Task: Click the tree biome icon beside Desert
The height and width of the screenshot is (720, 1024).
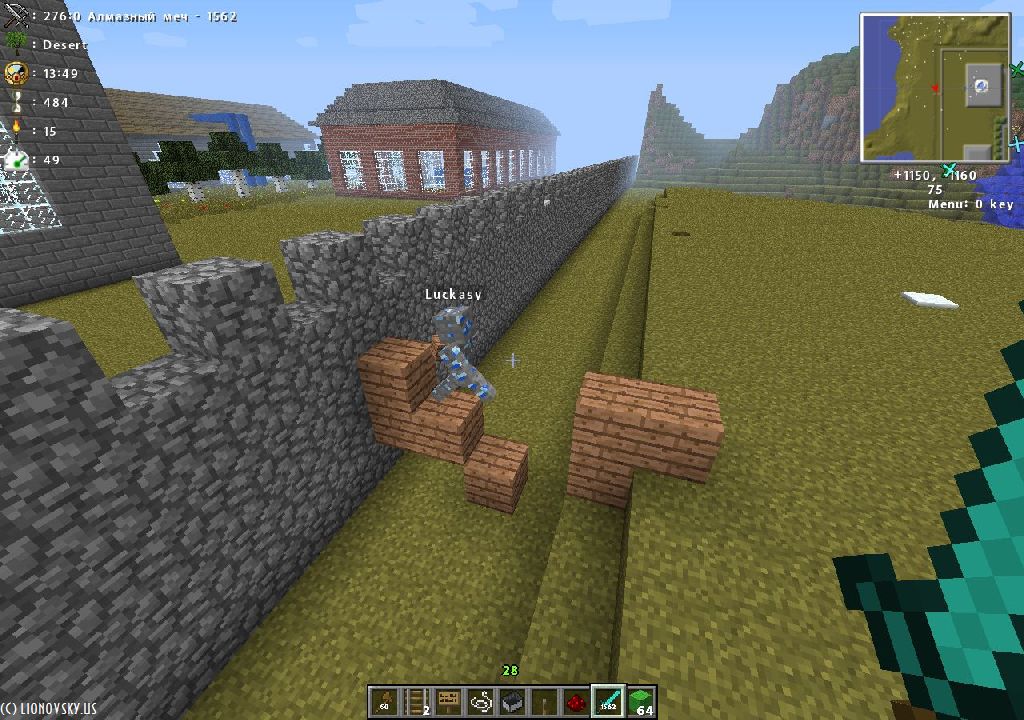Action: pos(16,43)
